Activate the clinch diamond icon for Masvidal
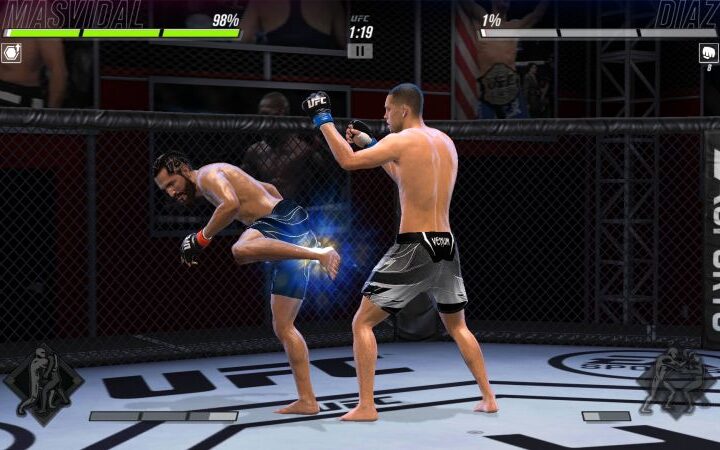 (x=43, y=383)
